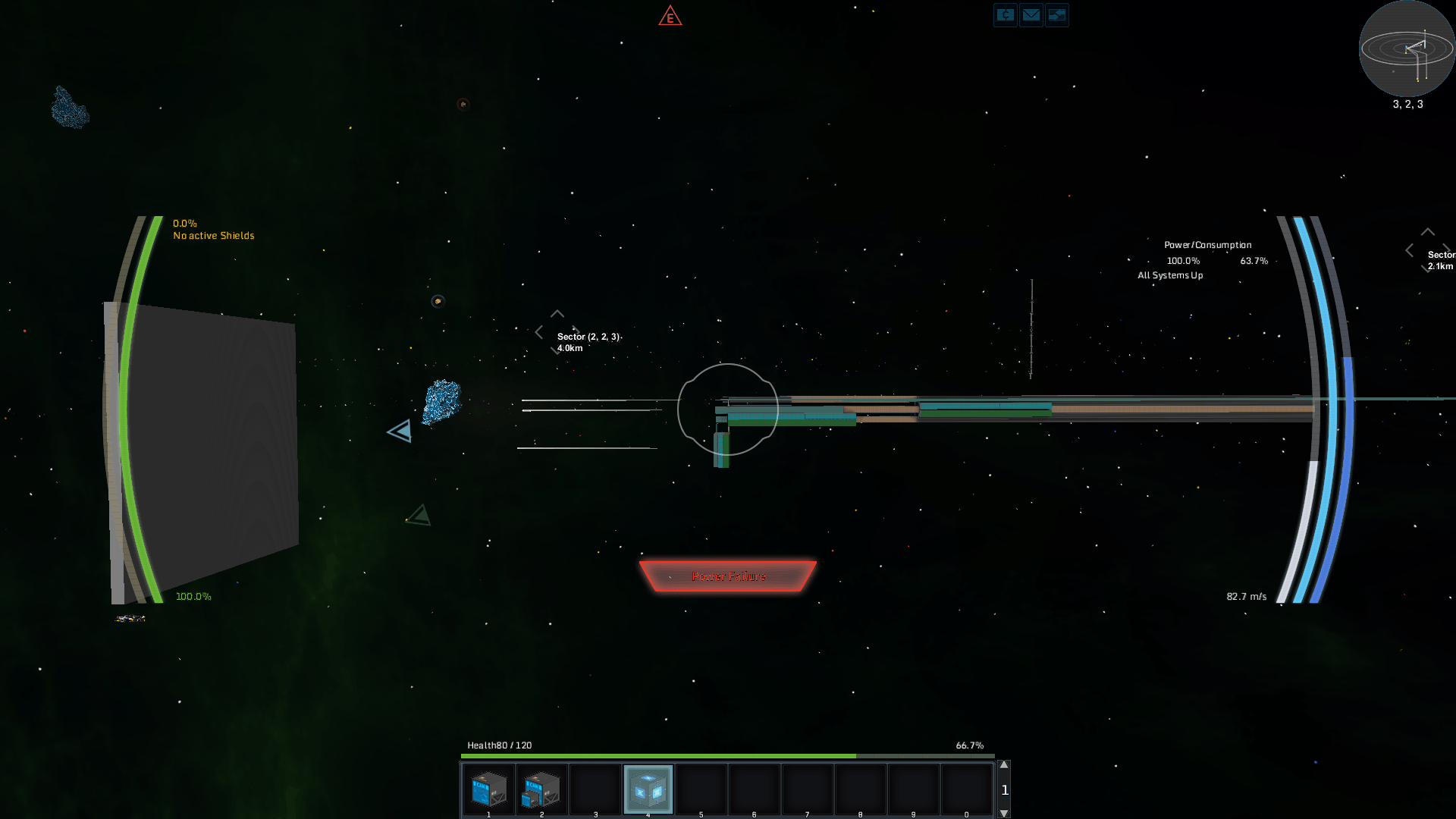1456x819 pixels.
Task: Open the credits shop icon
Action: point(1005,15)
